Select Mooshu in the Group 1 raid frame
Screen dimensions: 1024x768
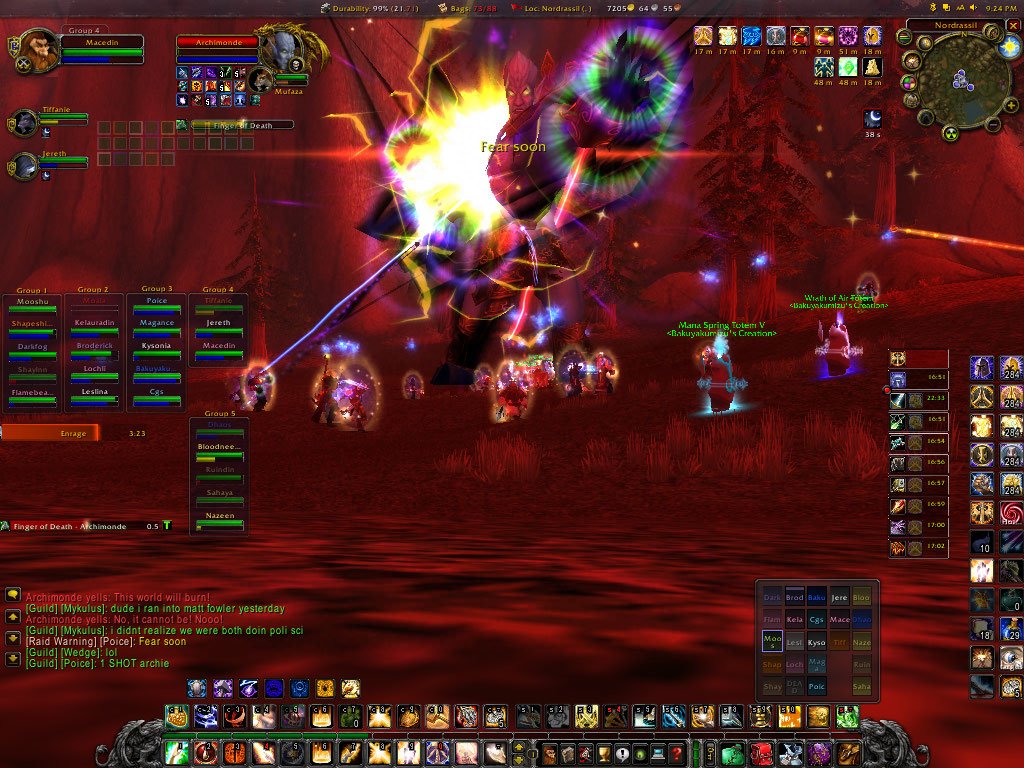pyautogui.click(x=32, y=302)
